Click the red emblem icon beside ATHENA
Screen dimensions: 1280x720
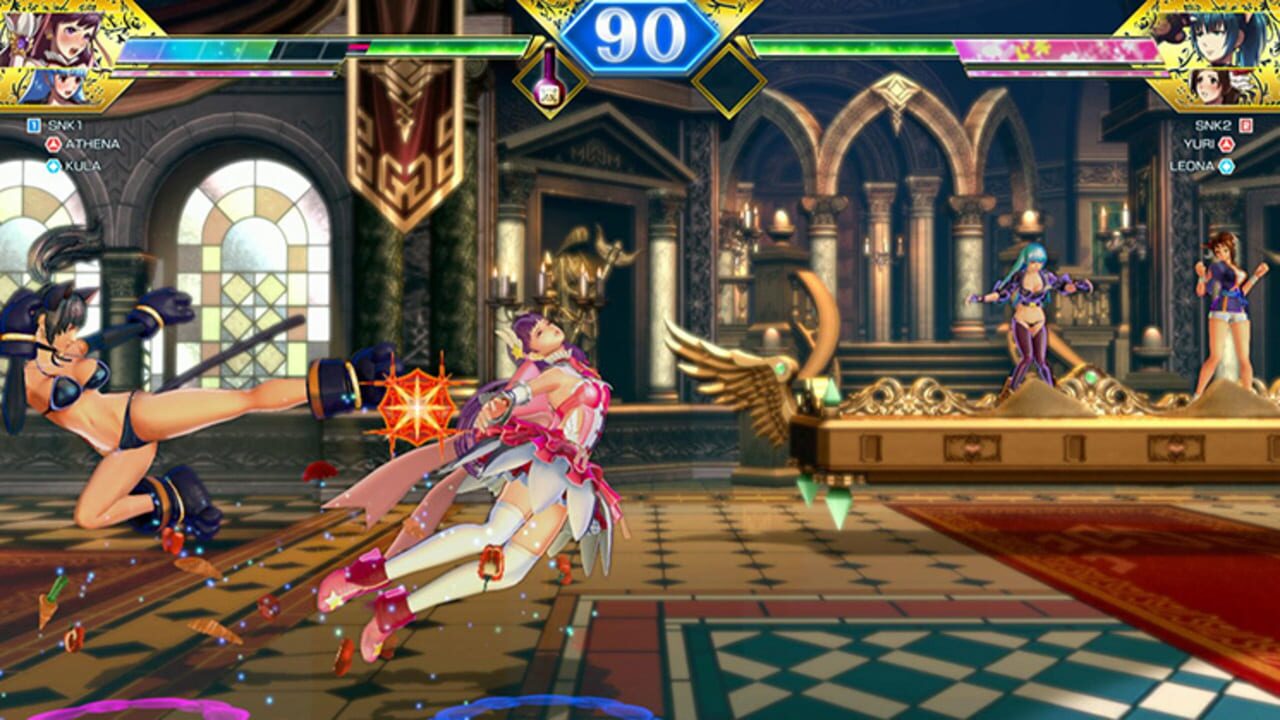[53, 144]
